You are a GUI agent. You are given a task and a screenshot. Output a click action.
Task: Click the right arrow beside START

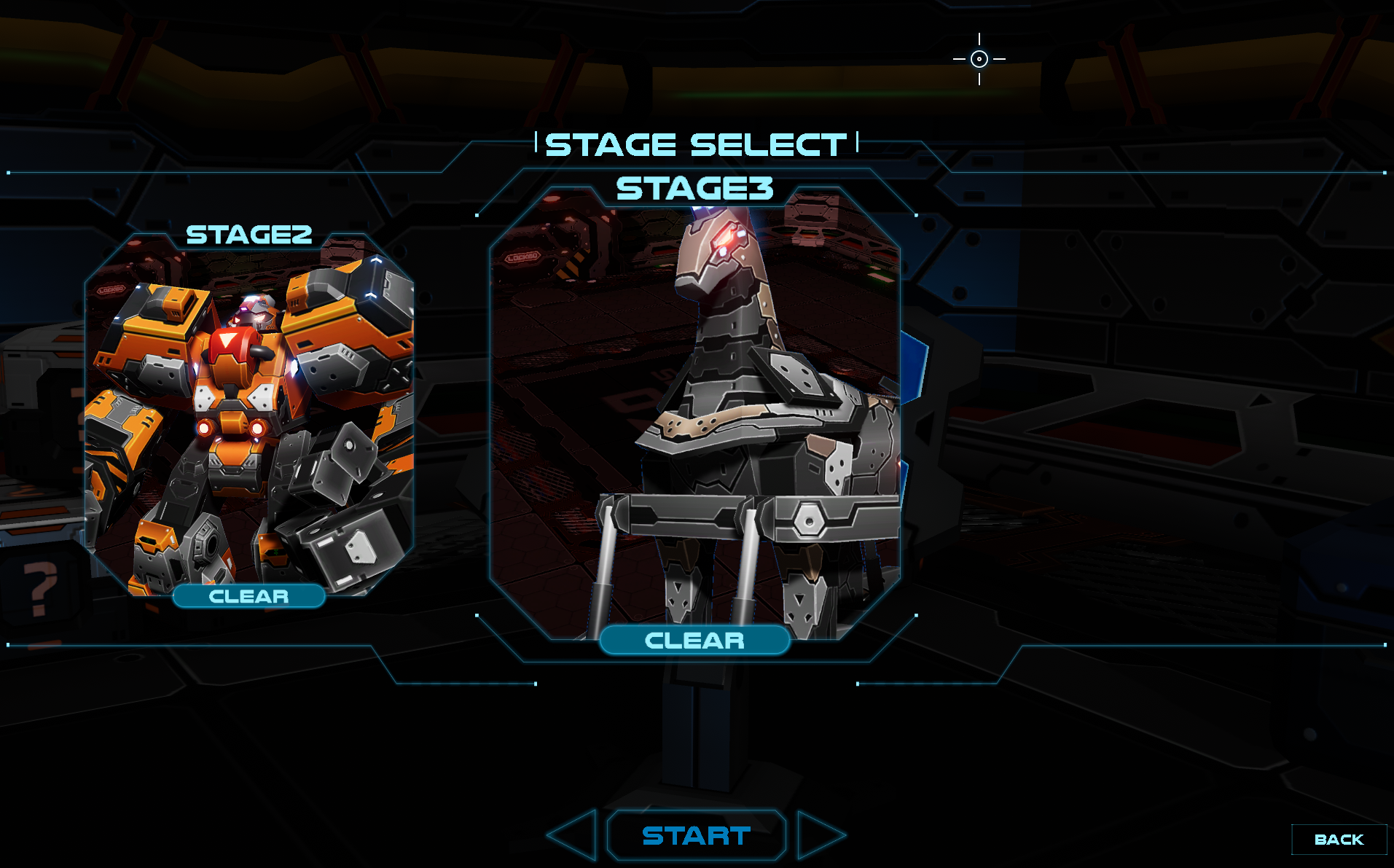pyautogui.click(x=818, y=835)
